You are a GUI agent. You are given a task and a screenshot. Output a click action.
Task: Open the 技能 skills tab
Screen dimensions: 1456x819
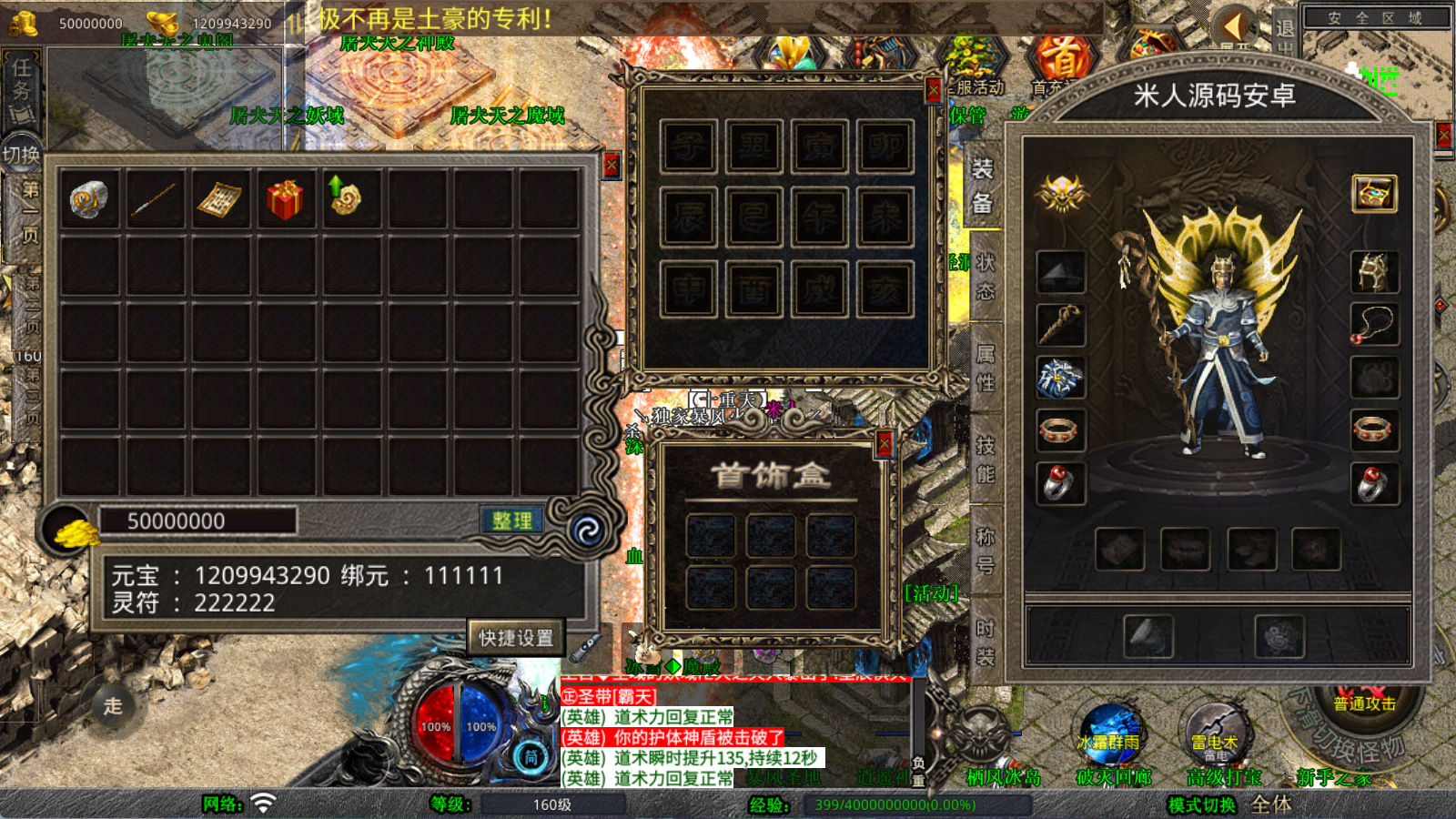coord(985,459)
